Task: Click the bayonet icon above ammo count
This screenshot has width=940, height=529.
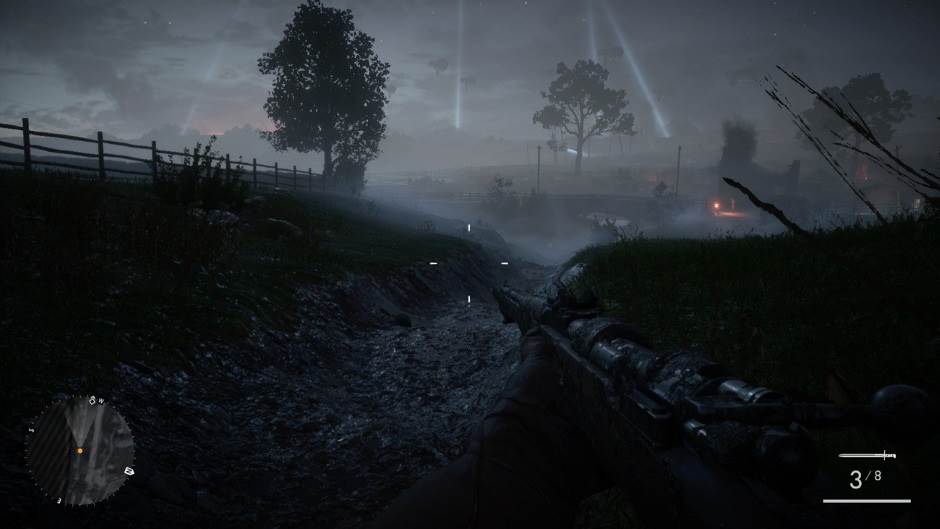Action: pos(867,456)
